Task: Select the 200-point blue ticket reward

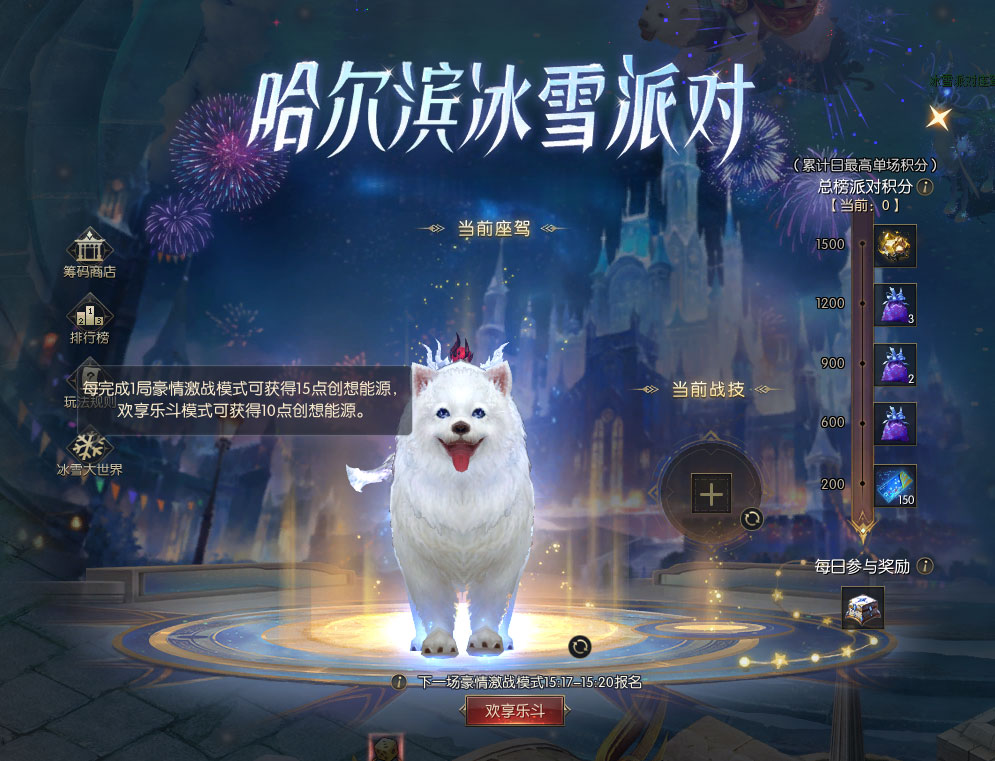Action: coord(895,485)
